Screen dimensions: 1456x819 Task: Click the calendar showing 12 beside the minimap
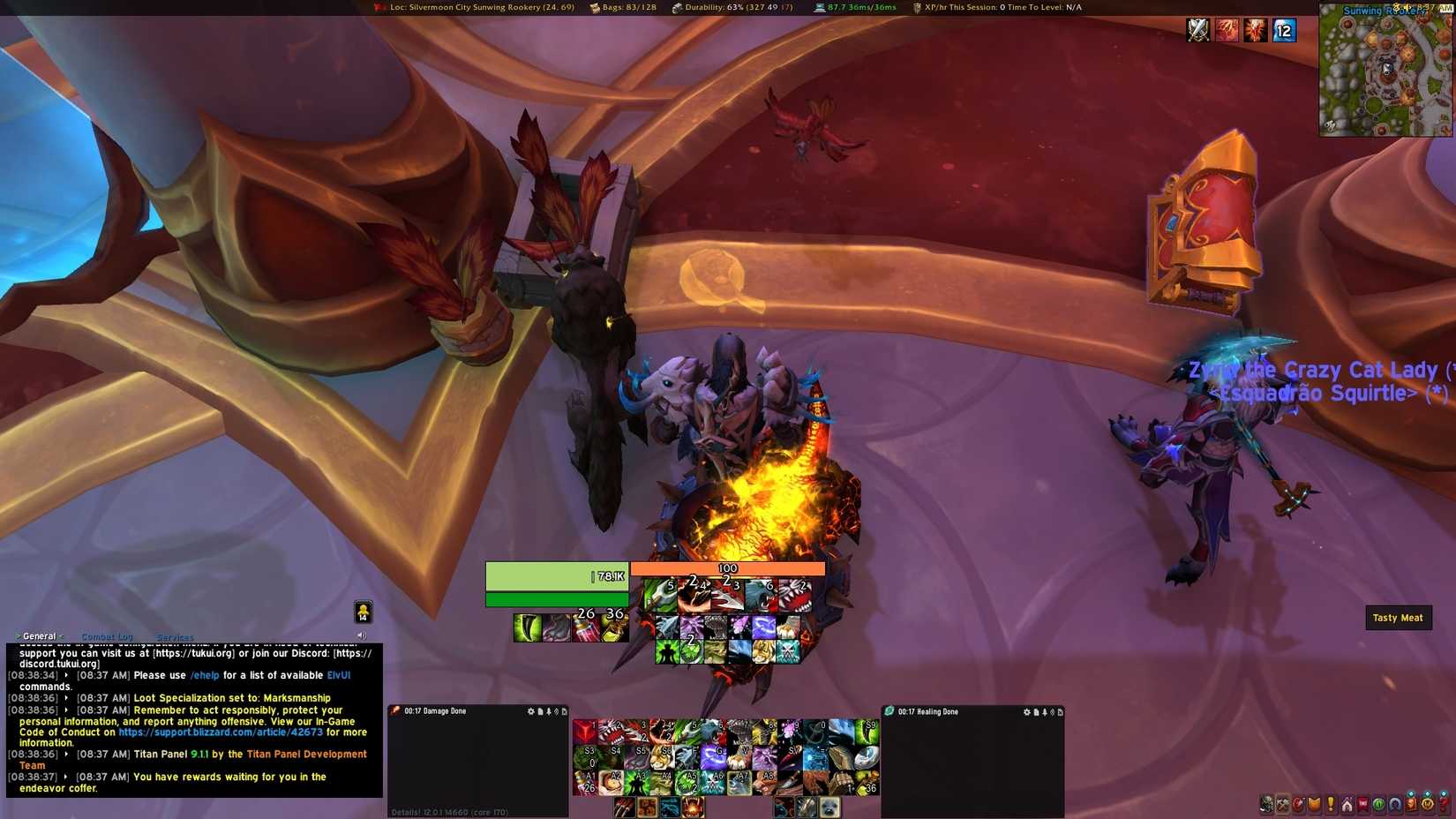[x=1285, y=30]
